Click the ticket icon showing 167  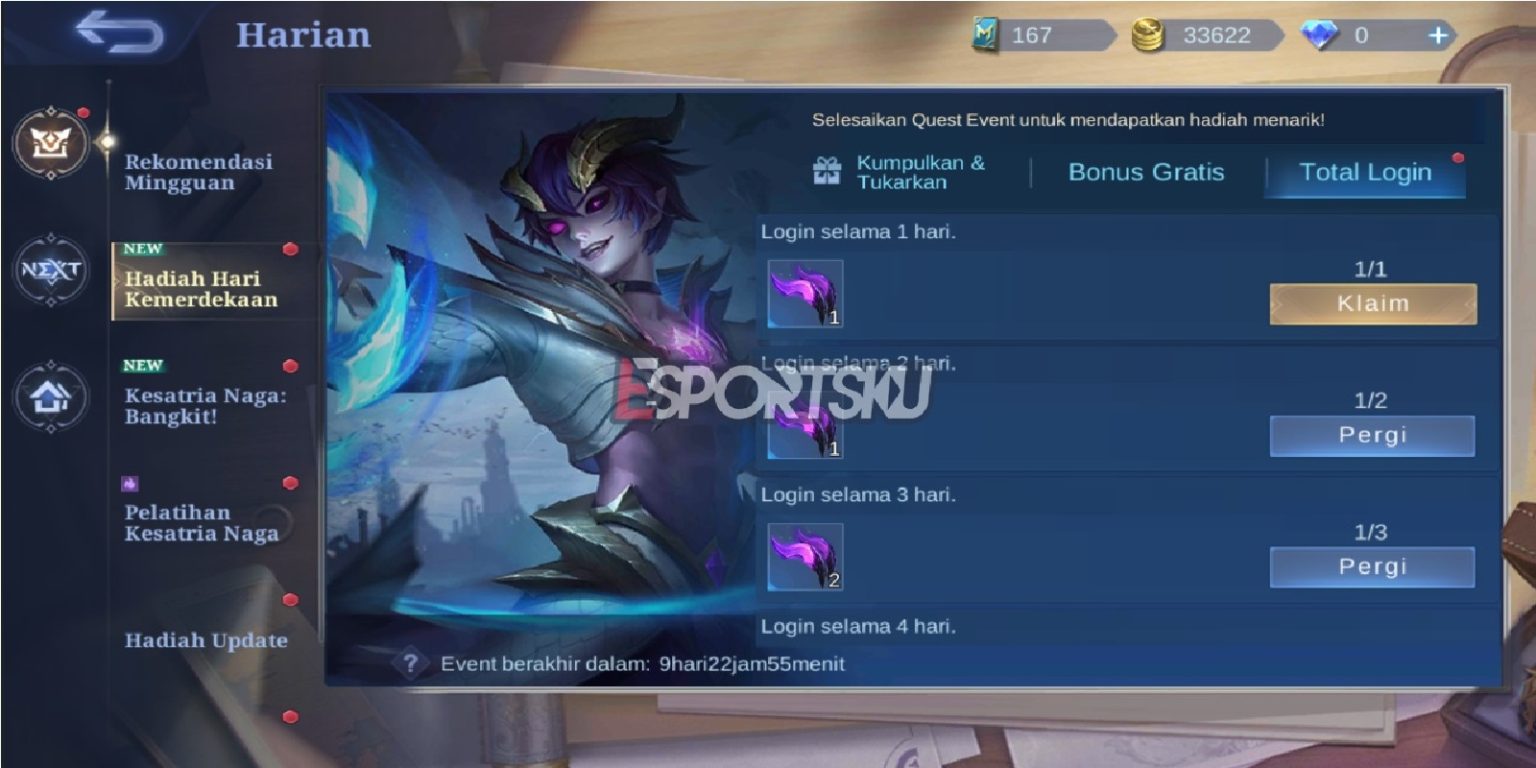986,35
